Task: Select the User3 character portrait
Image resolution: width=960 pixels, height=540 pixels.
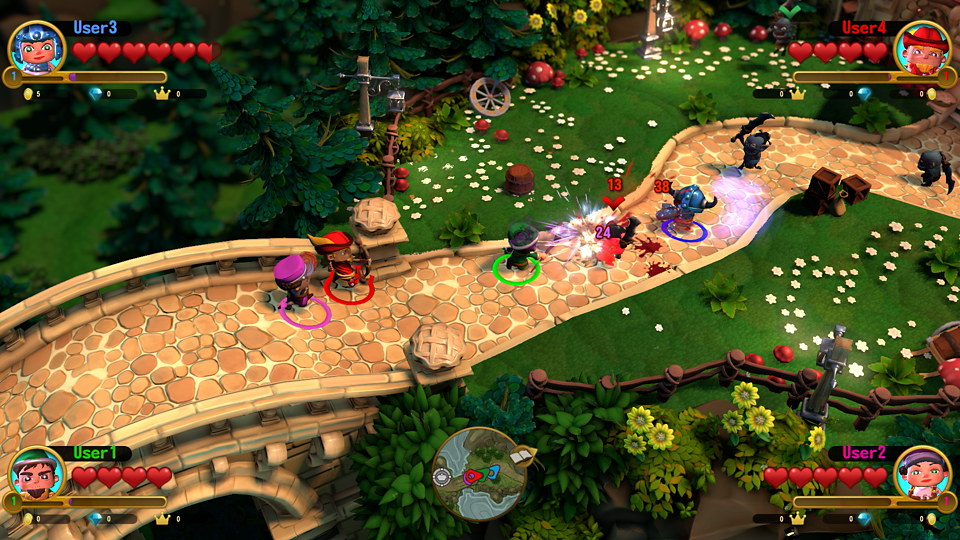Action: coord(37,47)
